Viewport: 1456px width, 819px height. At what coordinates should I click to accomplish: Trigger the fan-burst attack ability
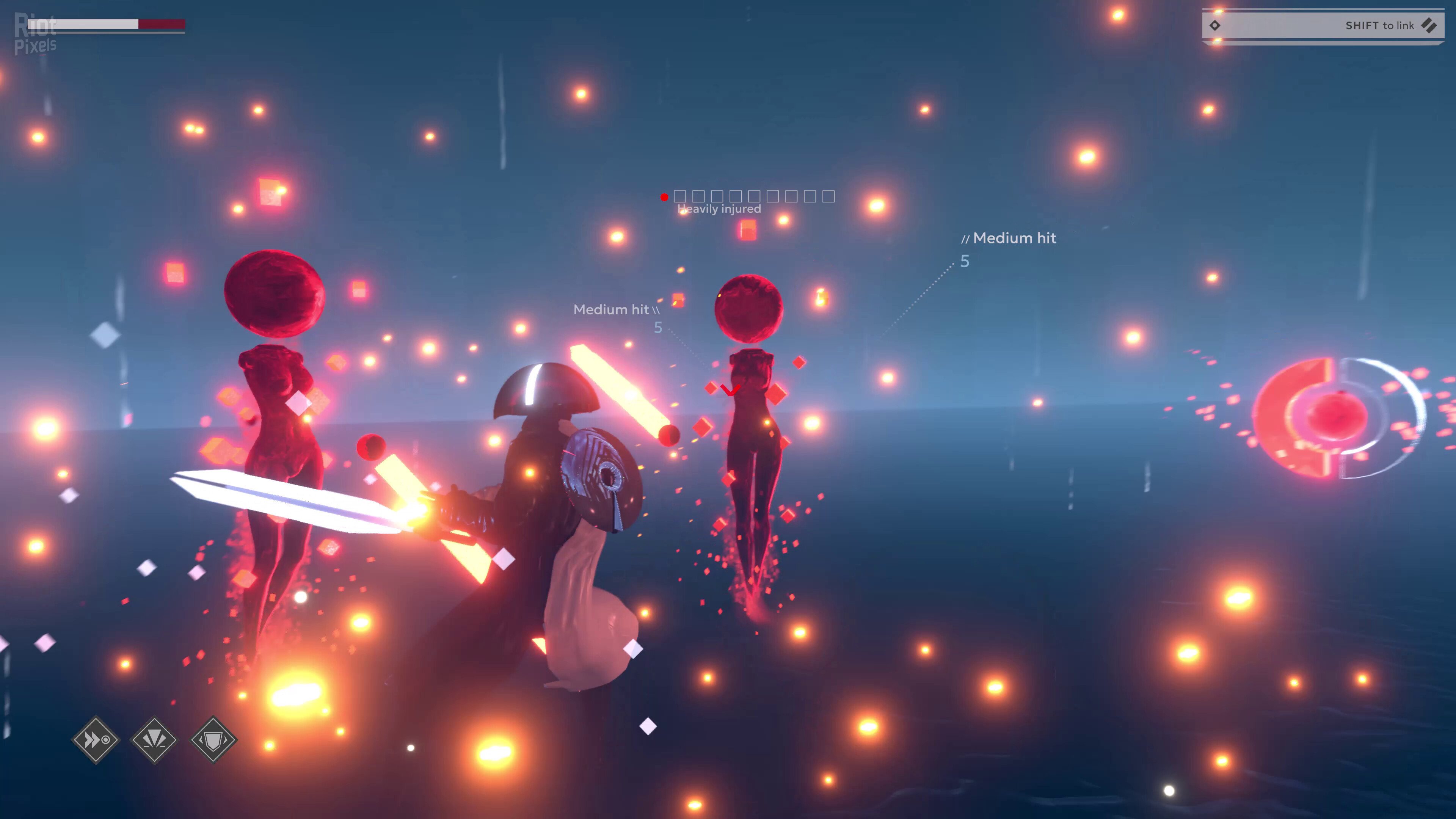154,739
